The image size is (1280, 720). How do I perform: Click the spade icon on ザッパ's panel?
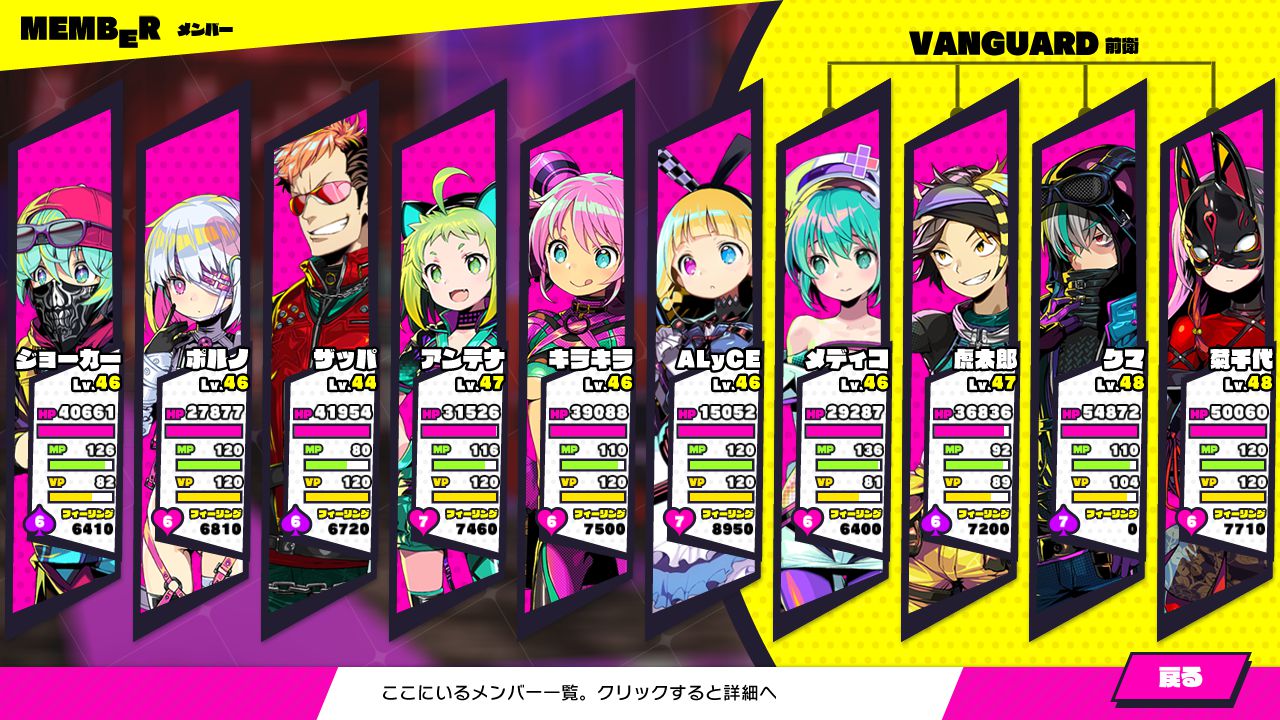(295, 520)
